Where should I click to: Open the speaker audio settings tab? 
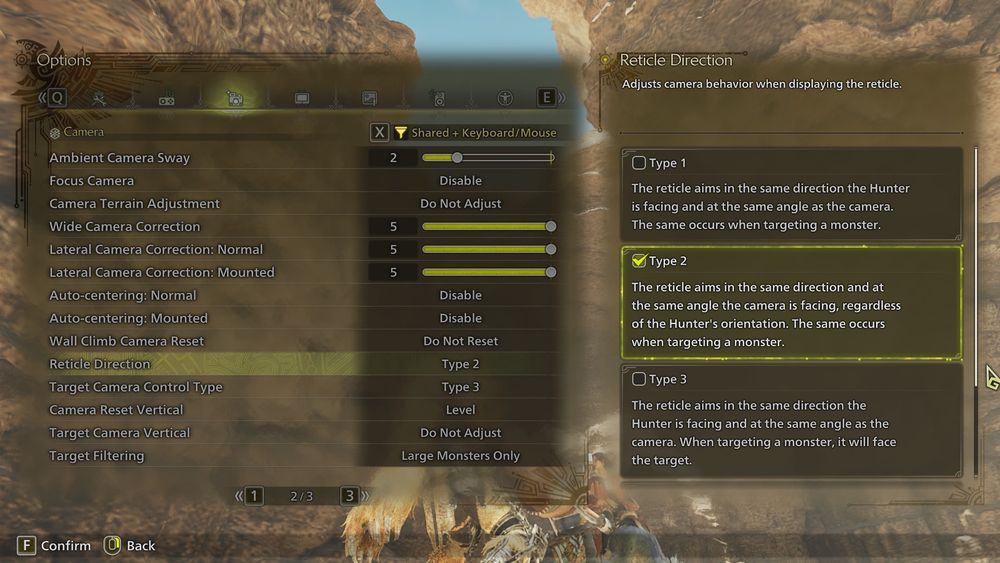[x=437, y=98]
